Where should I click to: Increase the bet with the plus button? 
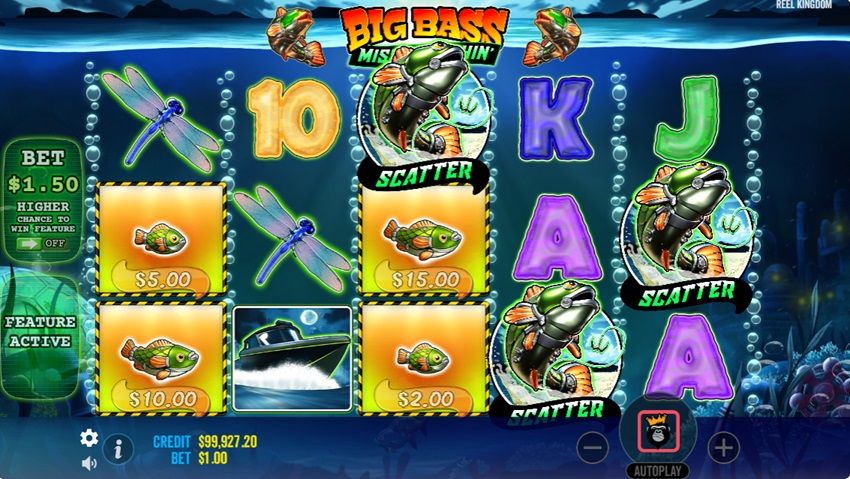point(723,448)
